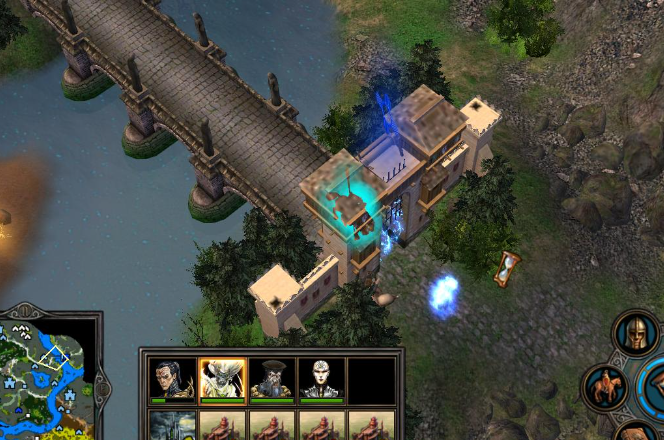Choose the bearded hero with hat portrait
Viewport: 664px width, 440px height.
tap(272, 379)
